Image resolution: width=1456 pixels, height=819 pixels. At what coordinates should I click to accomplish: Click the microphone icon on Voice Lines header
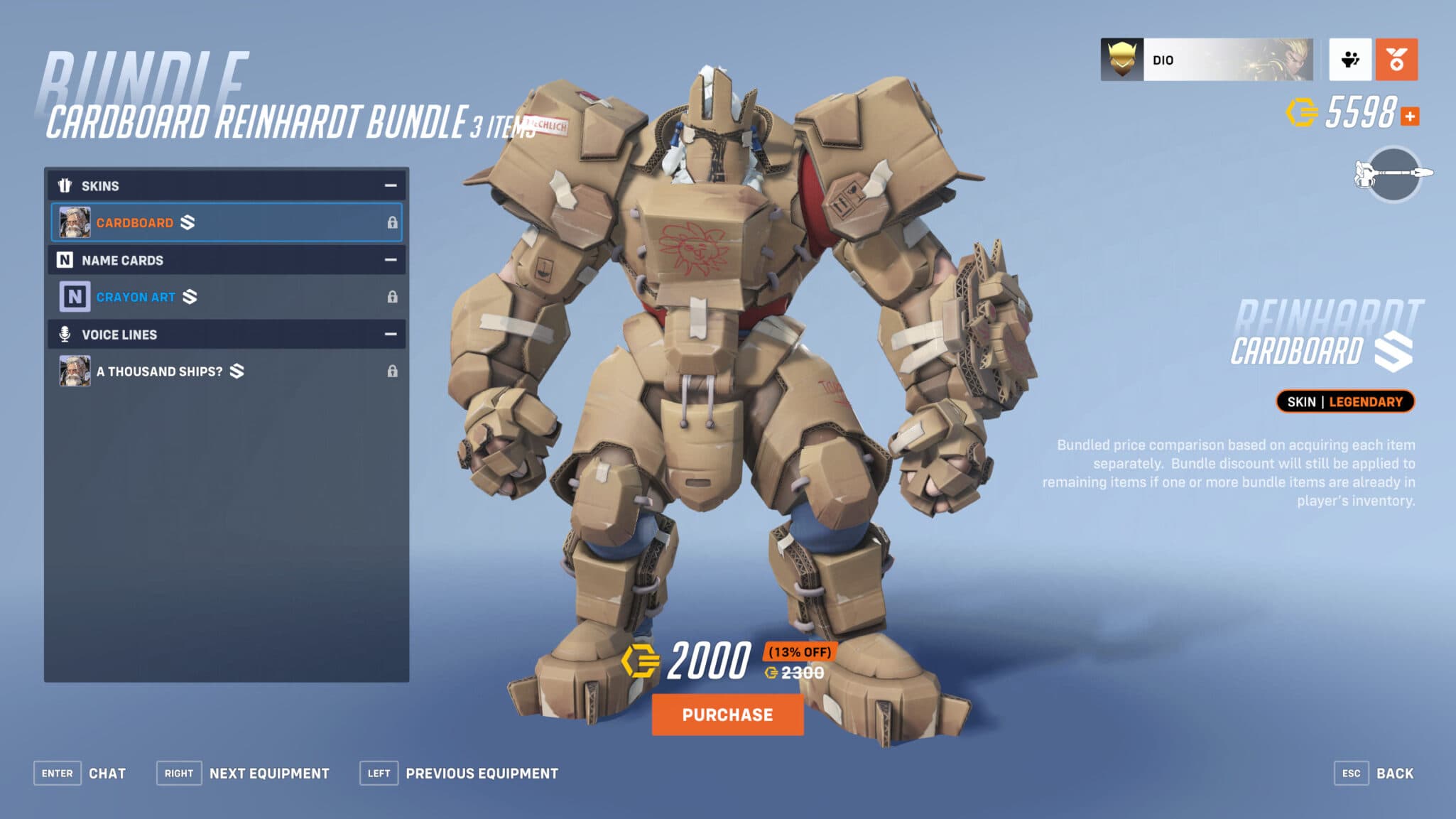pos(66,334)
